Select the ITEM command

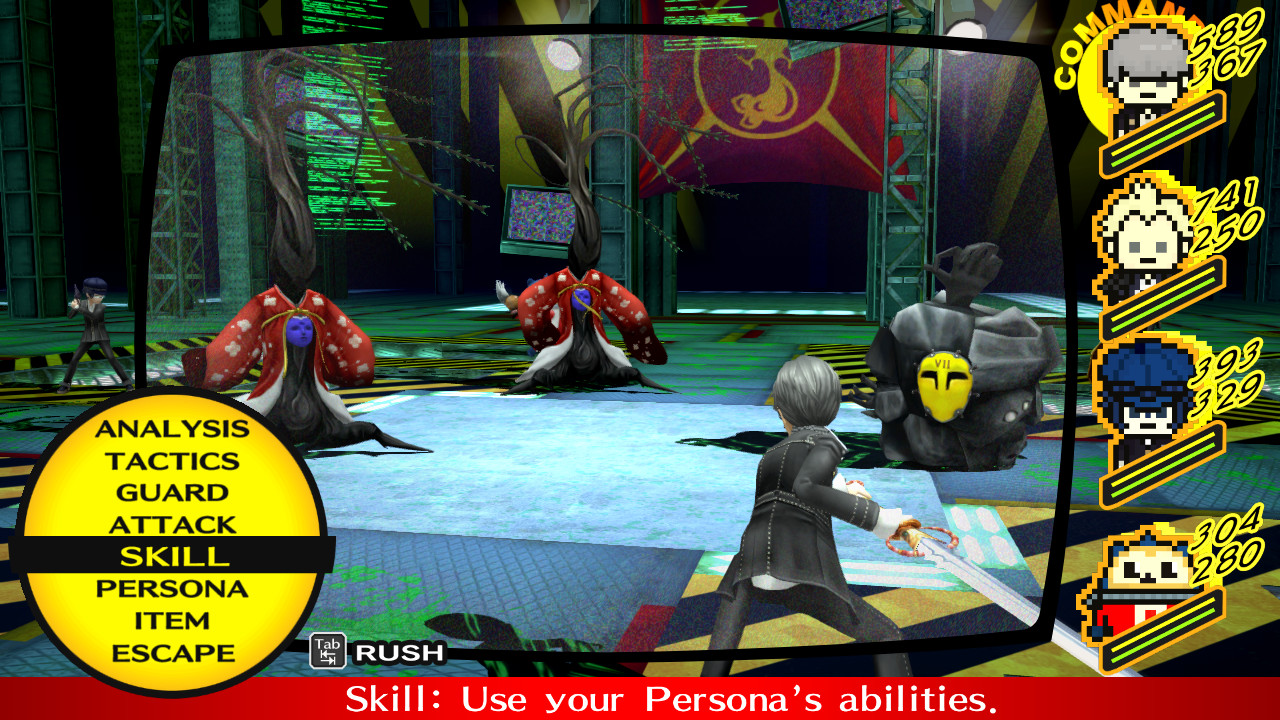pyautogui.click(x=172, y=618)
